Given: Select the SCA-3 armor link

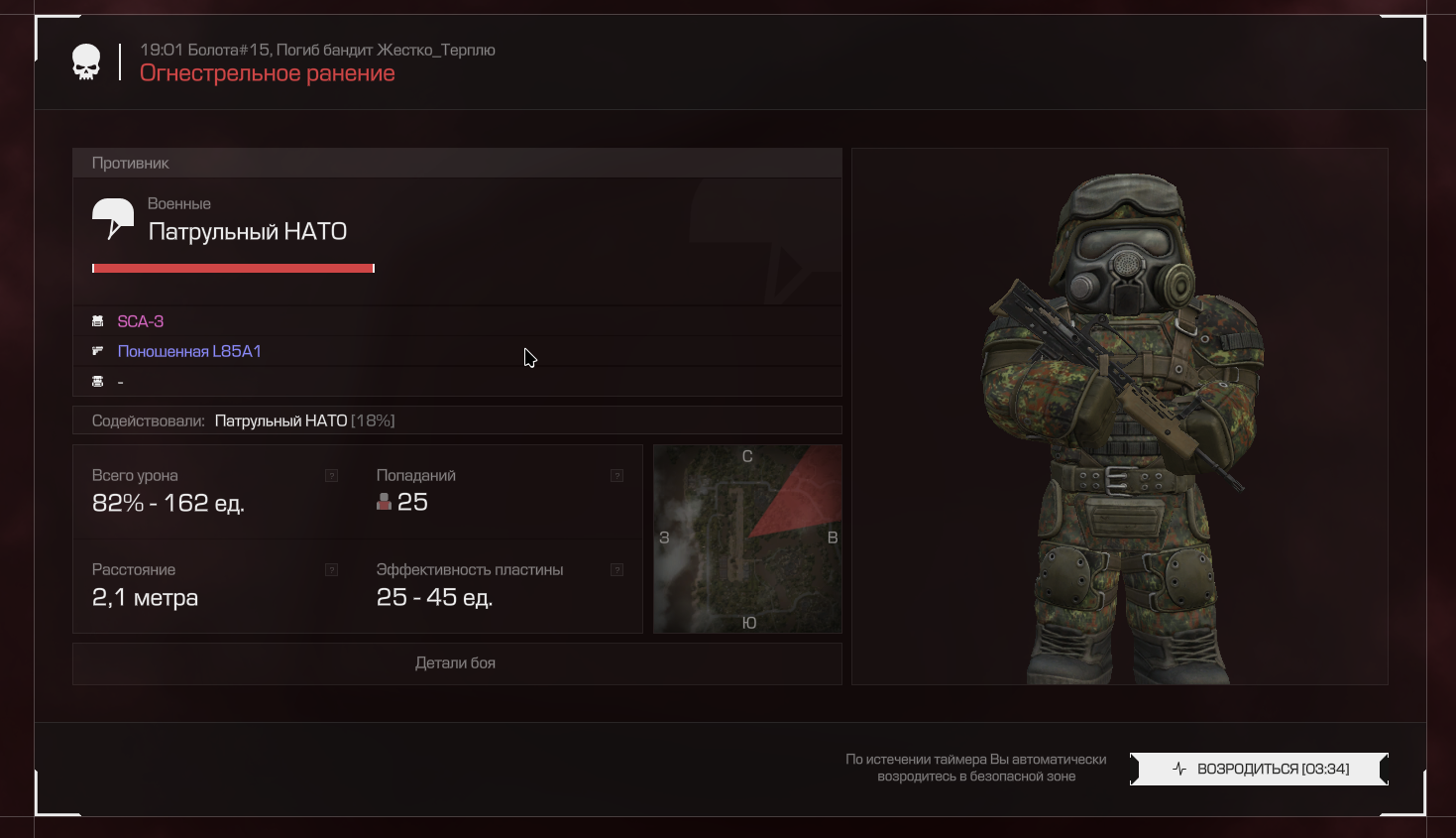Looking at the screenshot, I should pyautogui.click(x=141, y=321).
